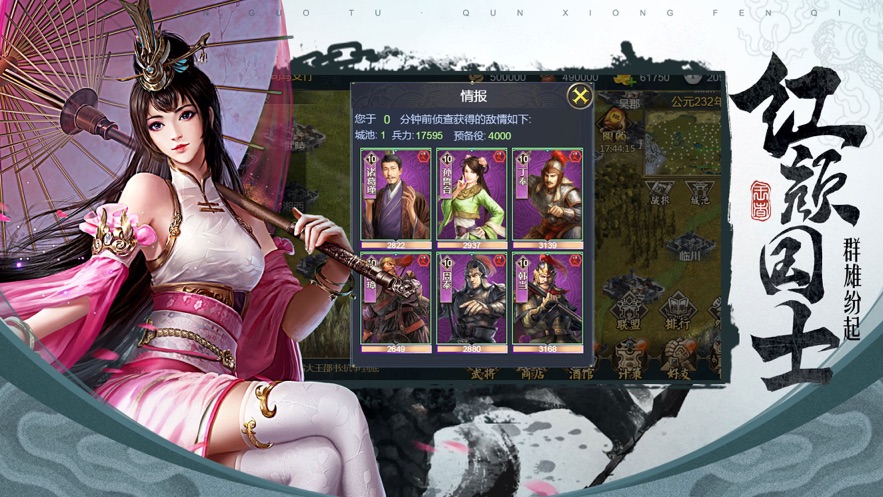
Task: Open the 战报 battle reports
Action: coord(658,192)
